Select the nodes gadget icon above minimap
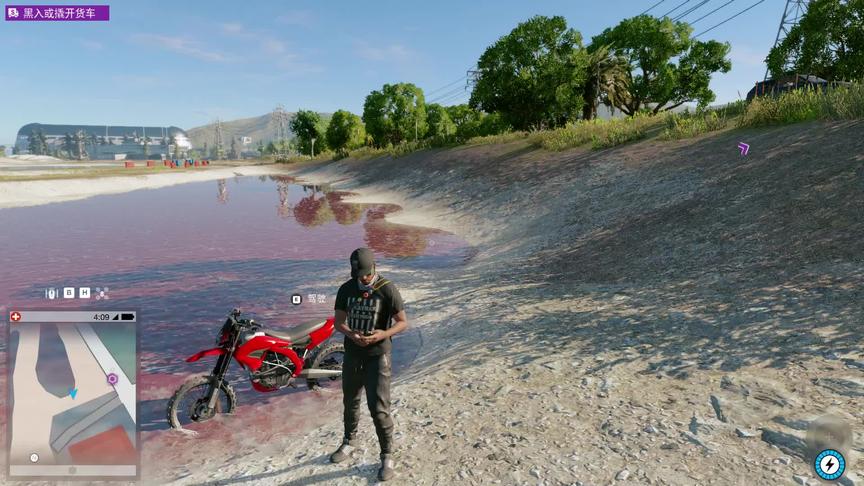Screen dimensions: 864x486 pos(102,293)
